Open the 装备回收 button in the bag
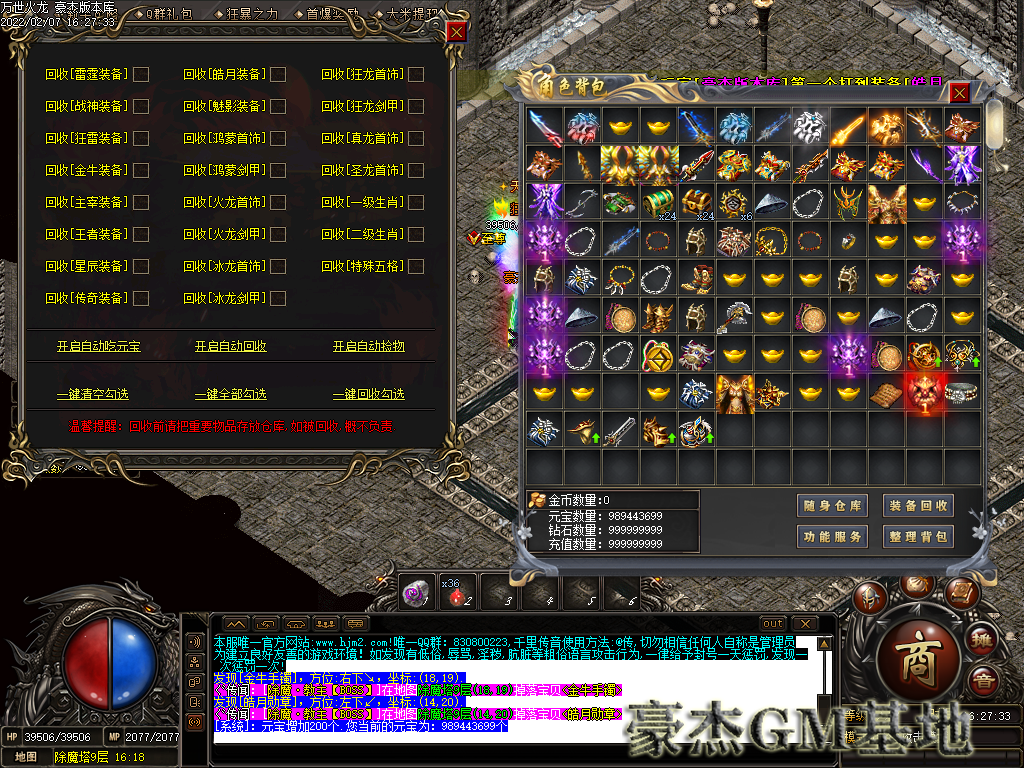Screen dimensions: 1024x768 tap(918, 506)
